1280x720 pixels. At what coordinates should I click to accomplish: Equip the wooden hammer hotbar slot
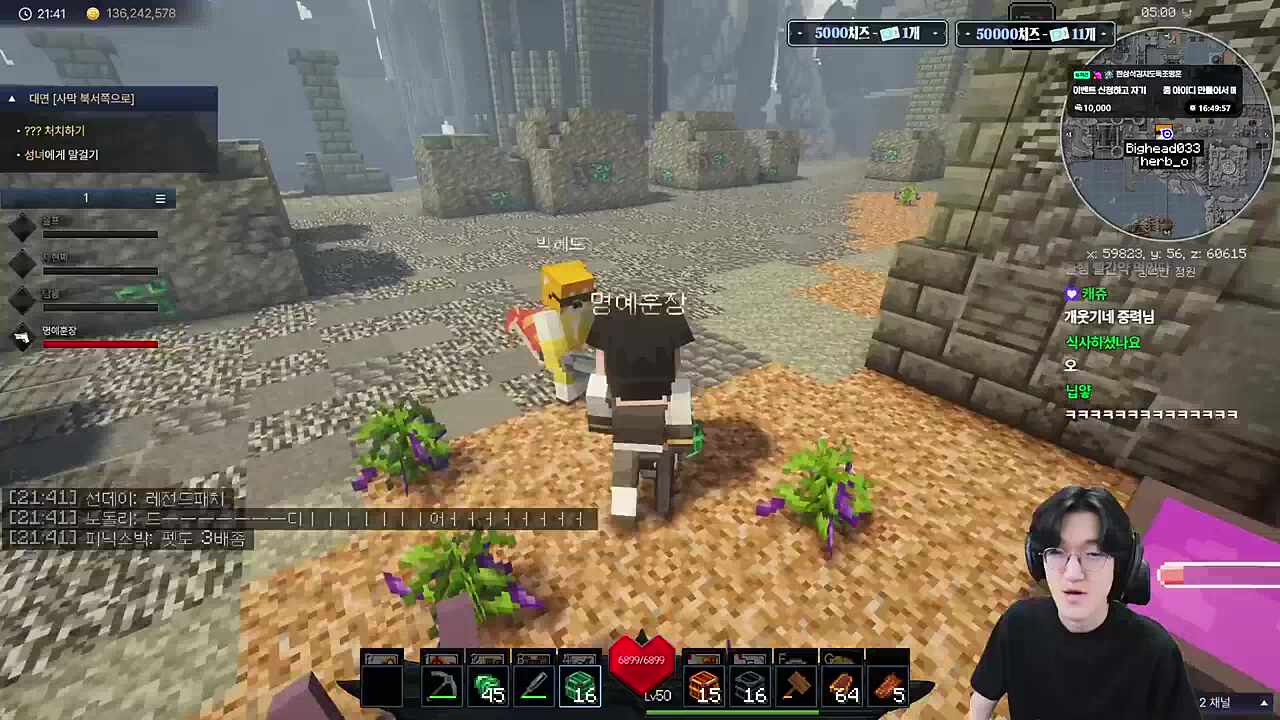click(x=796, y=686)
